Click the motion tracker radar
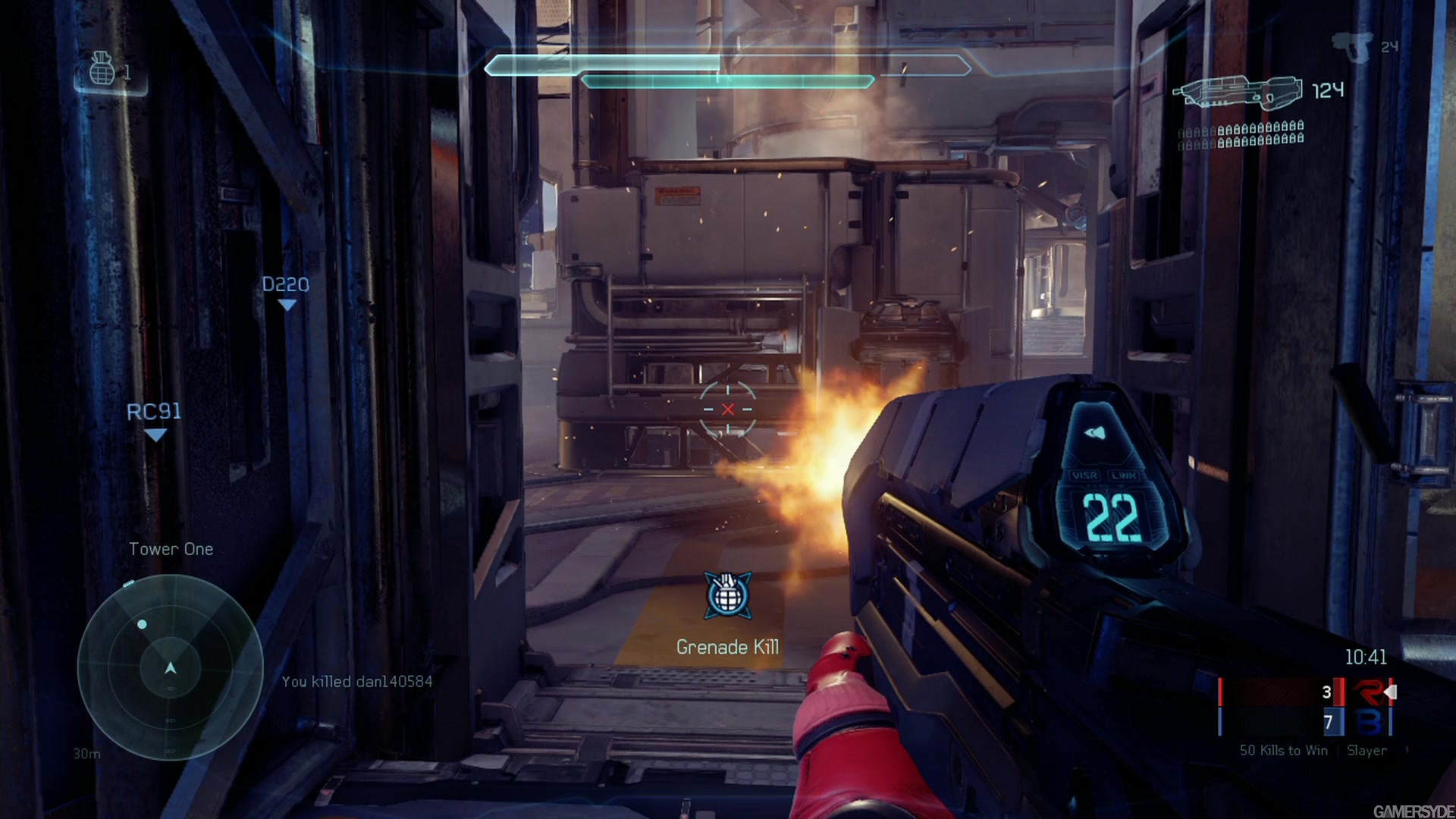The image size is (1456, 819). (x=171, y=667)
